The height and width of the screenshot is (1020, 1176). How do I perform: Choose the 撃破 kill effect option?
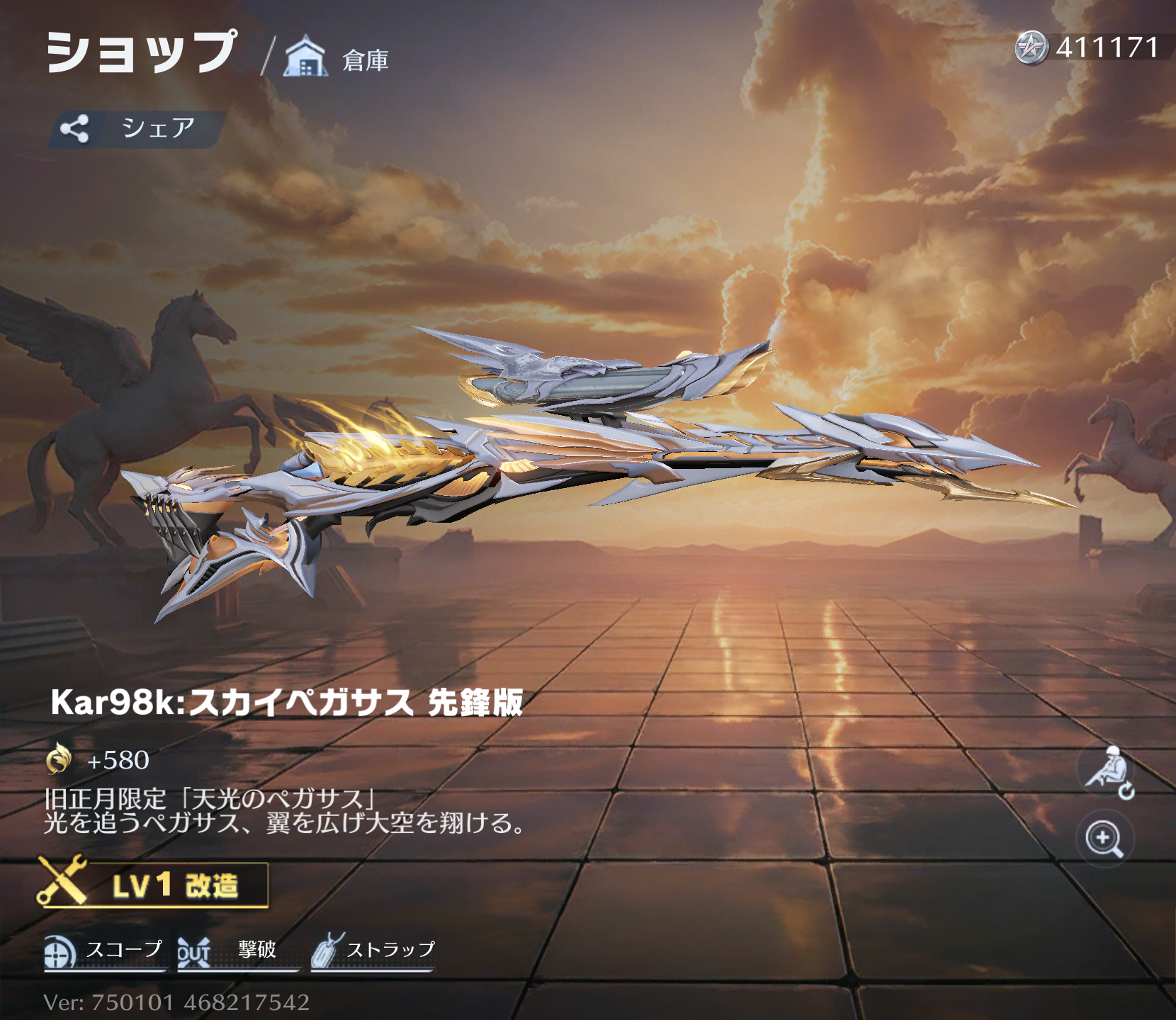coord(237,951)
